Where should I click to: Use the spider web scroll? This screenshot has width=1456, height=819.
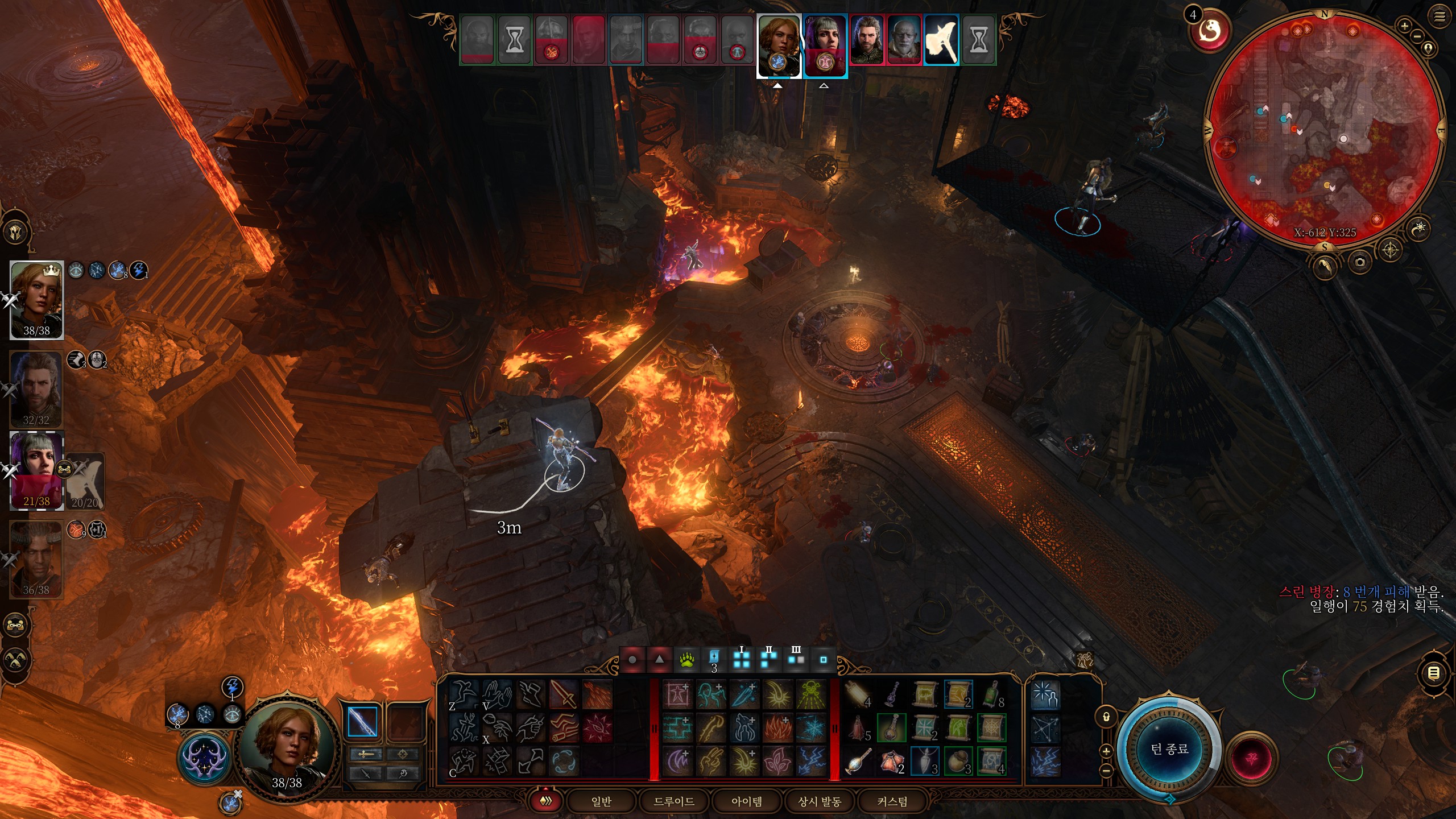pos(991,727)
